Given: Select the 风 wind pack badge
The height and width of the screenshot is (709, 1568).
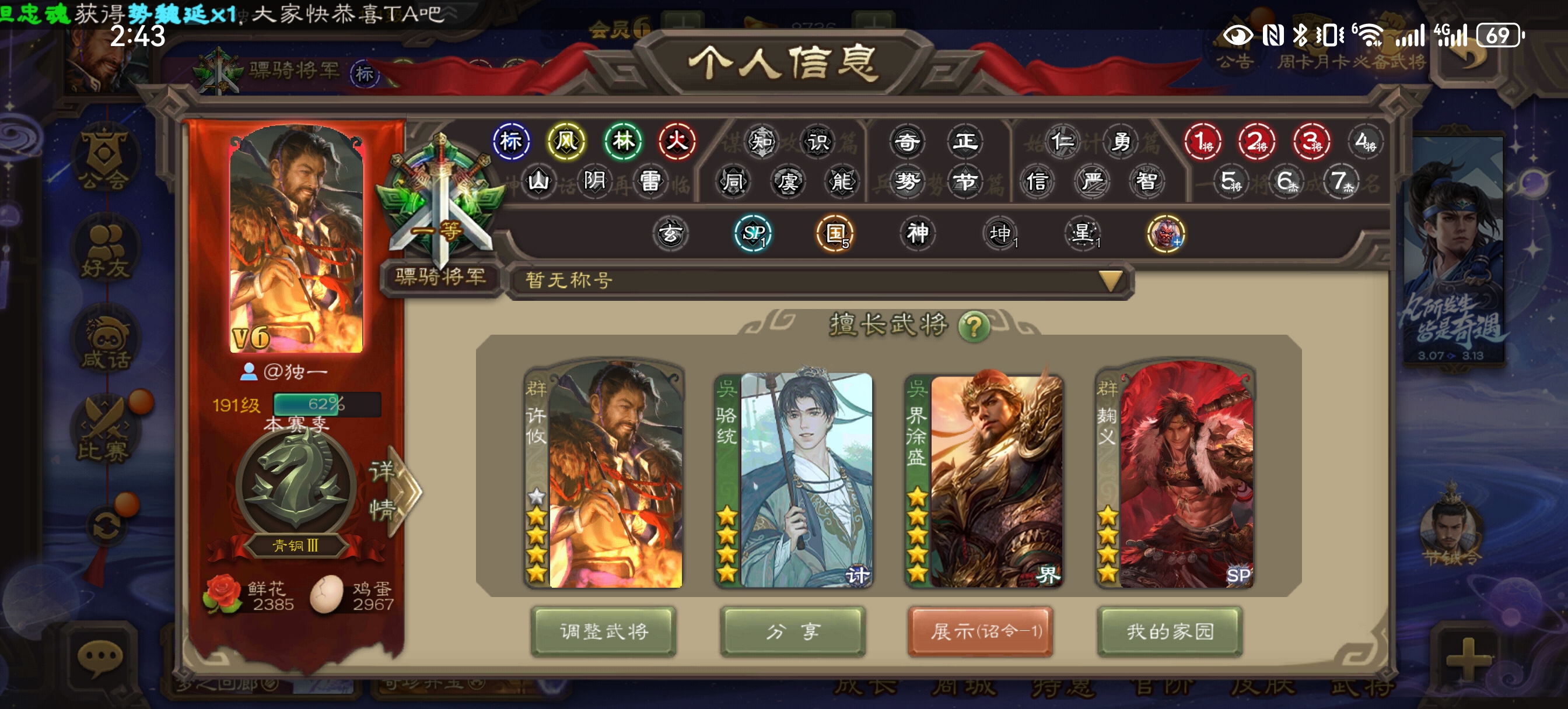Looking at the screenshot, I should (x=566, y=142).
